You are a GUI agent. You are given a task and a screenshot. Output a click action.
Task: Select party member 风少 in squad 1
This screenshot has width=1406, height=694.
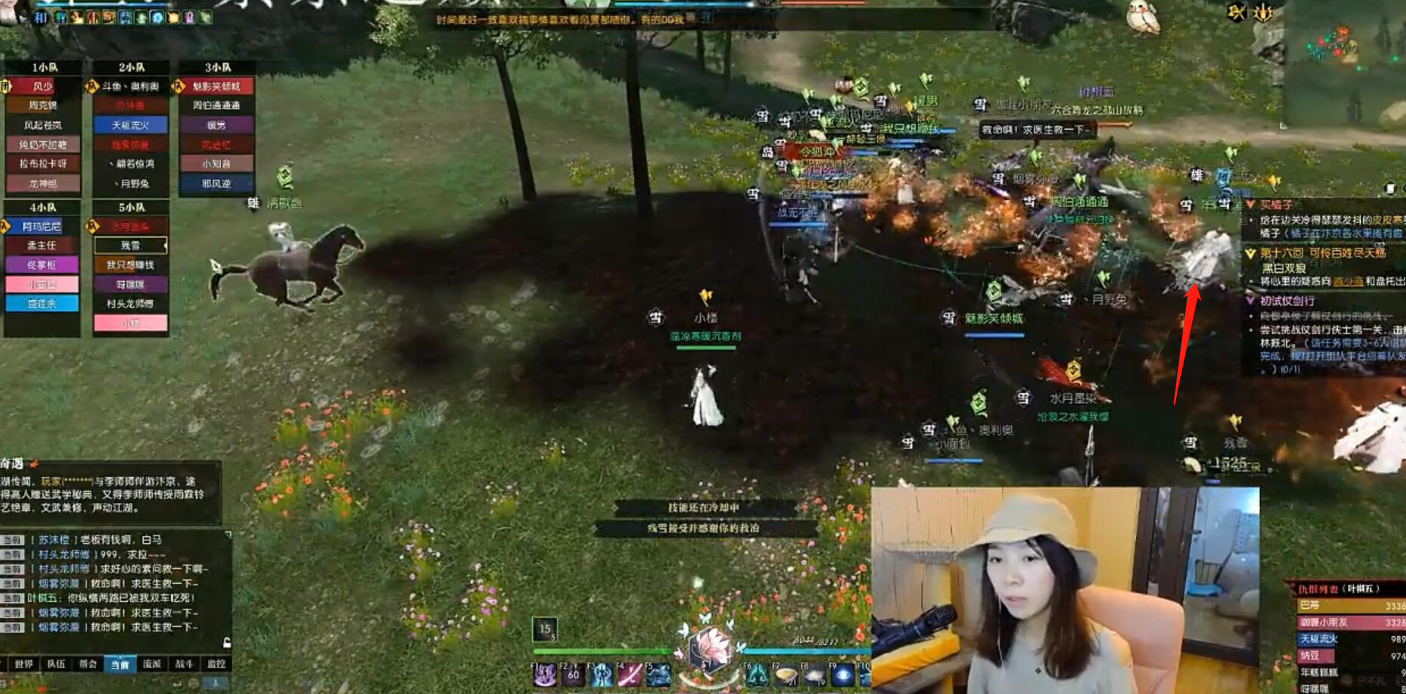coord(43,86)
